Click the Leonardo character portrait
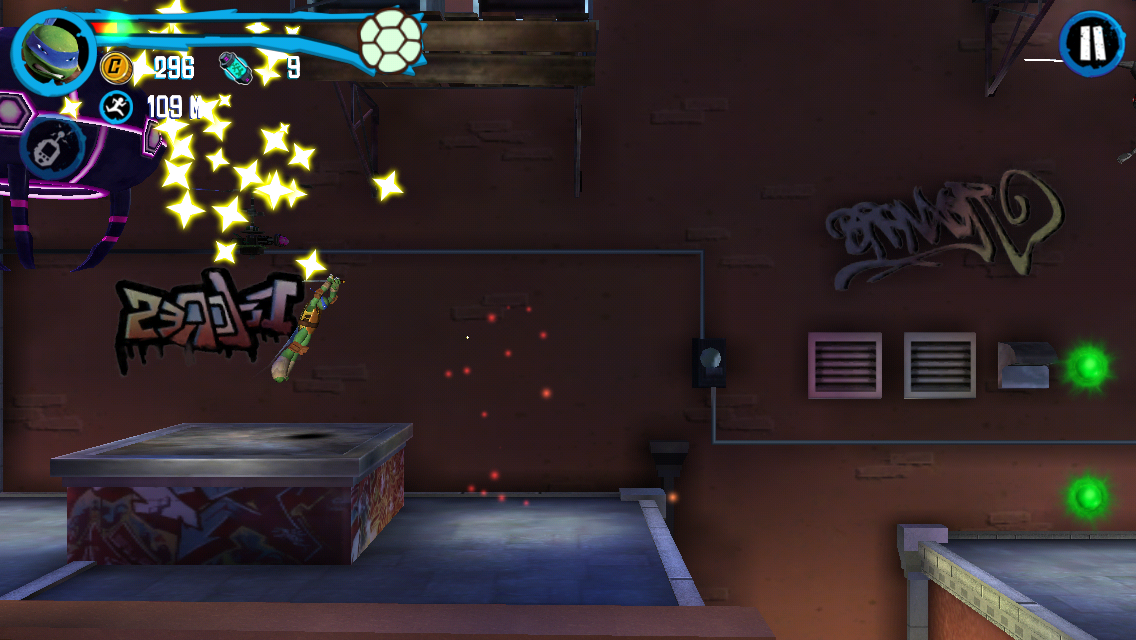Viewport: 1136px width, 640px height. [x=50, y=52]
